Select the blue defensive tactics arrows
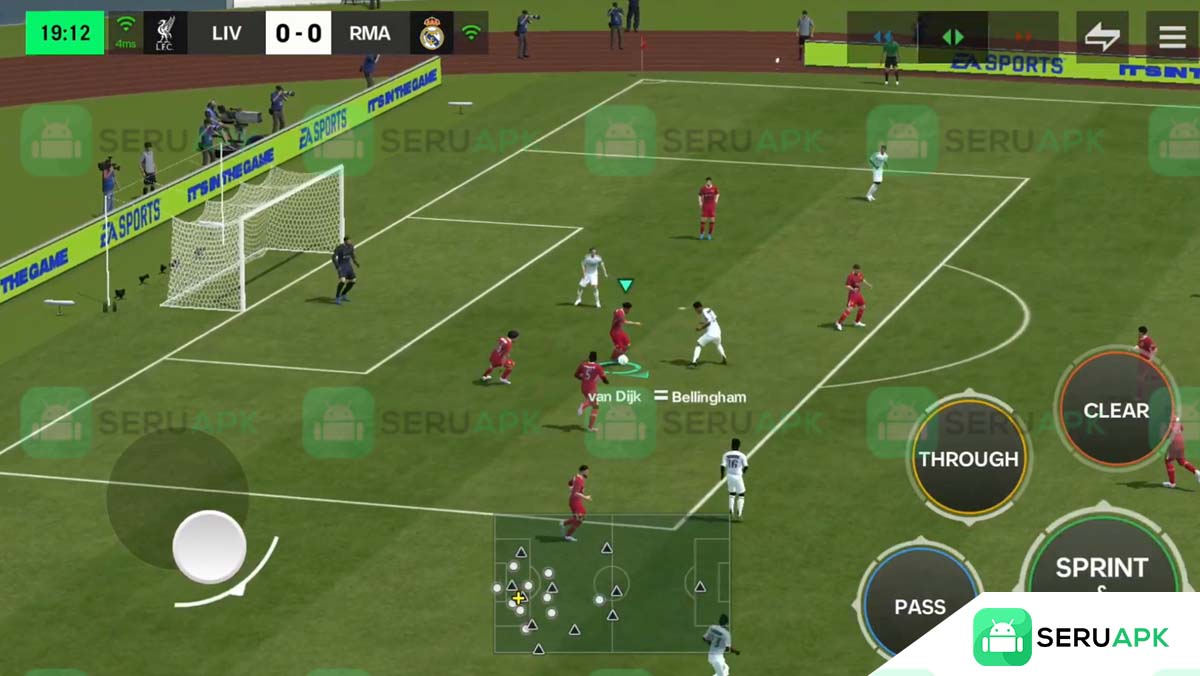 (x=883, y=37)
